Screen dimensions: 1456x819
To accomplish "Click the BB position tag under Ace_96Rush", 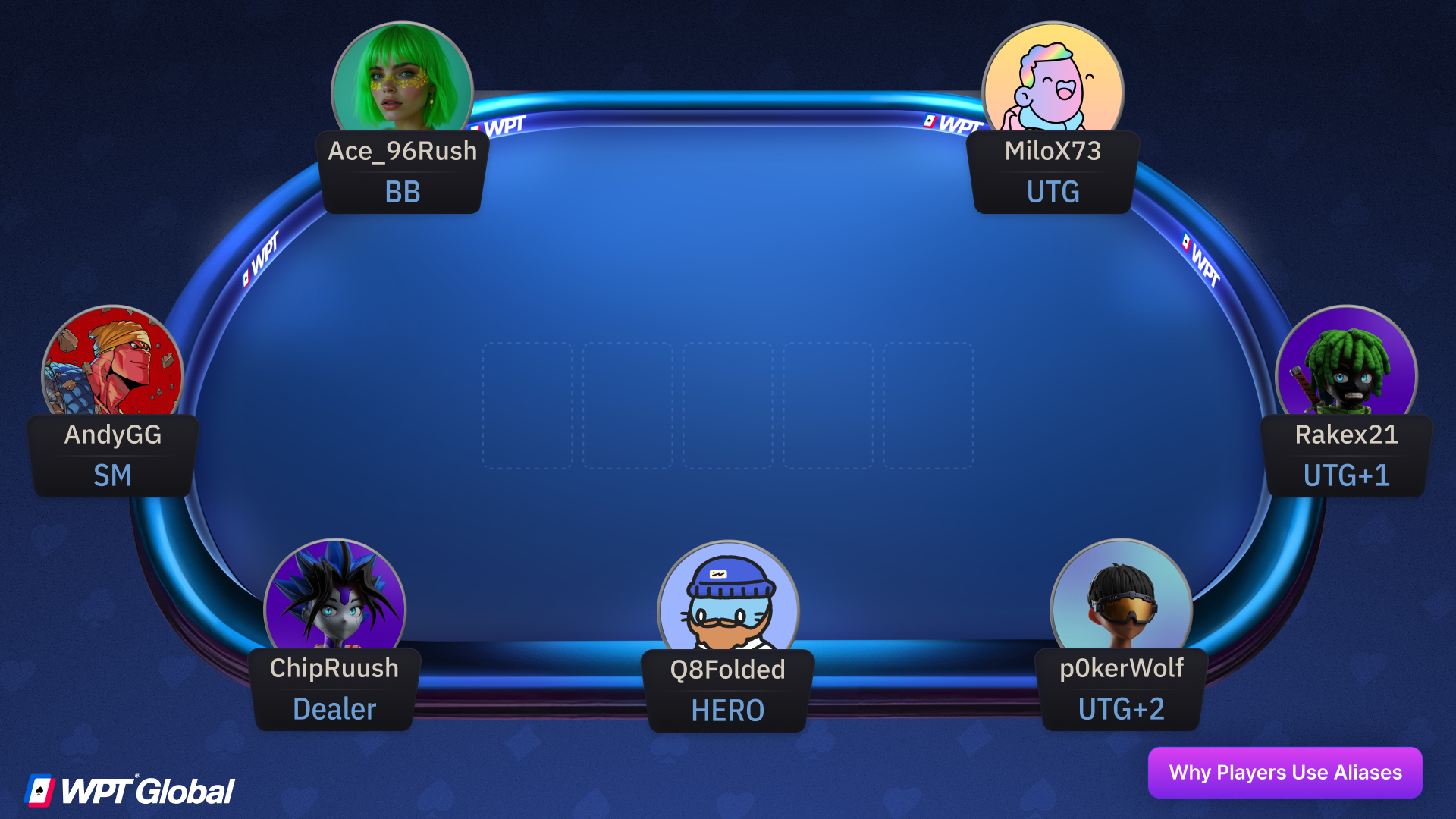I will (402, 192).
